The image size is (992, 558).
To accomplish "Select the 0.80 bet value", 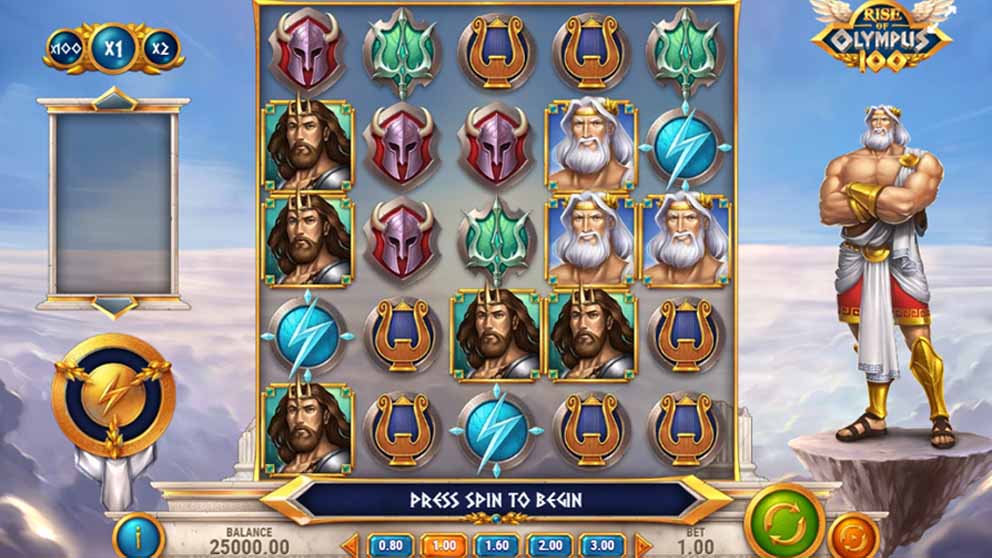I will pyautogui.click(x=389, y=546).
